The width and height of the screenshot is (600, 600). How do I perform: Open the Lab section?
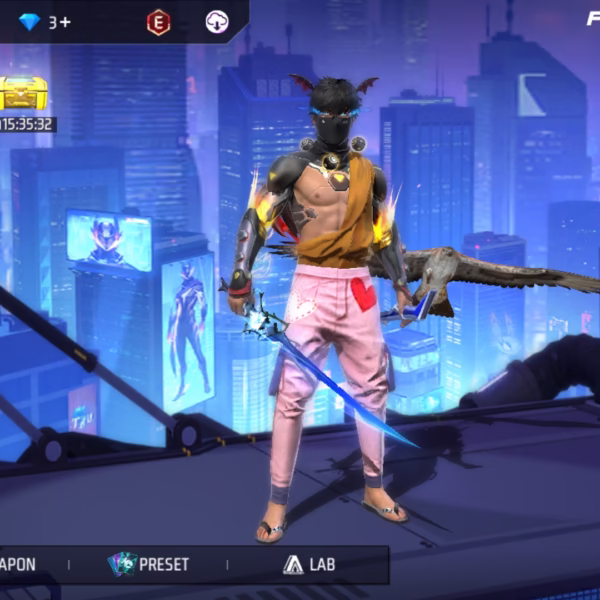coord(308,564)
